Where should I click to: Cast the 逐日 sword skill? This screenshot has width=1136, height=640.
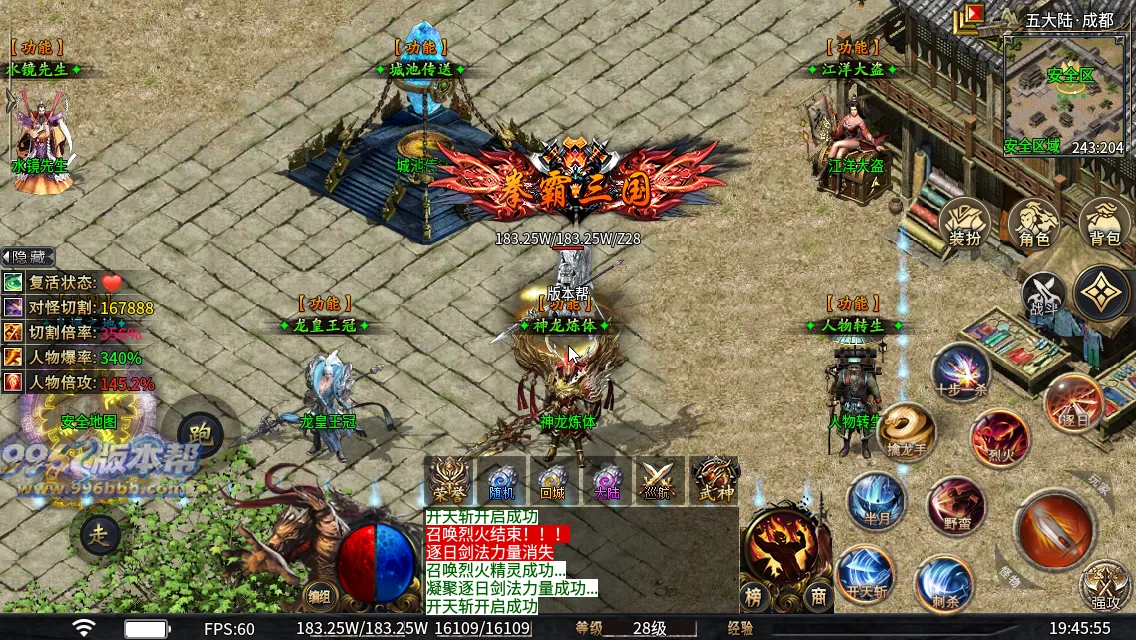(1074, 403)
